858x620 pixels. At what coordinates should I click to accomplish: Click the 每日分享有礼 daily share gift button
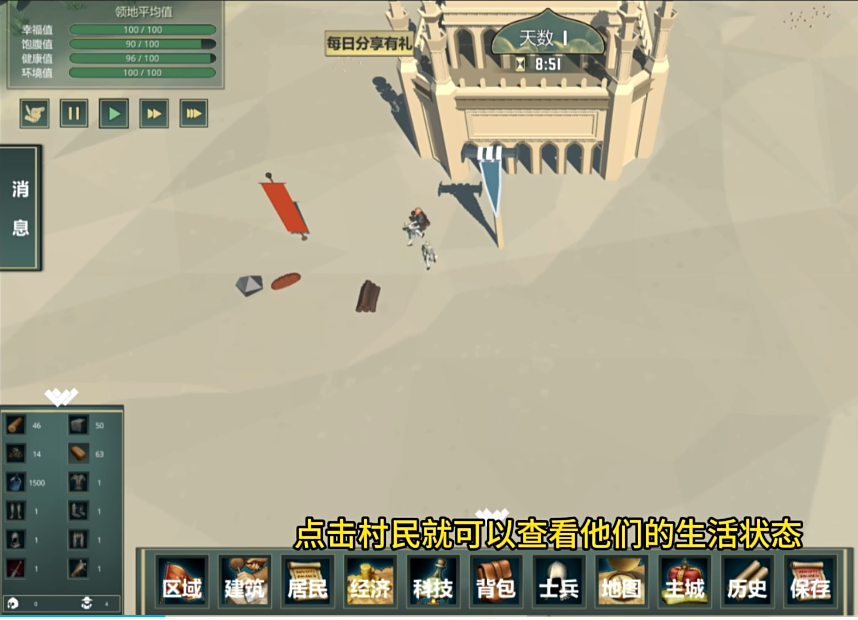(368, 44)
